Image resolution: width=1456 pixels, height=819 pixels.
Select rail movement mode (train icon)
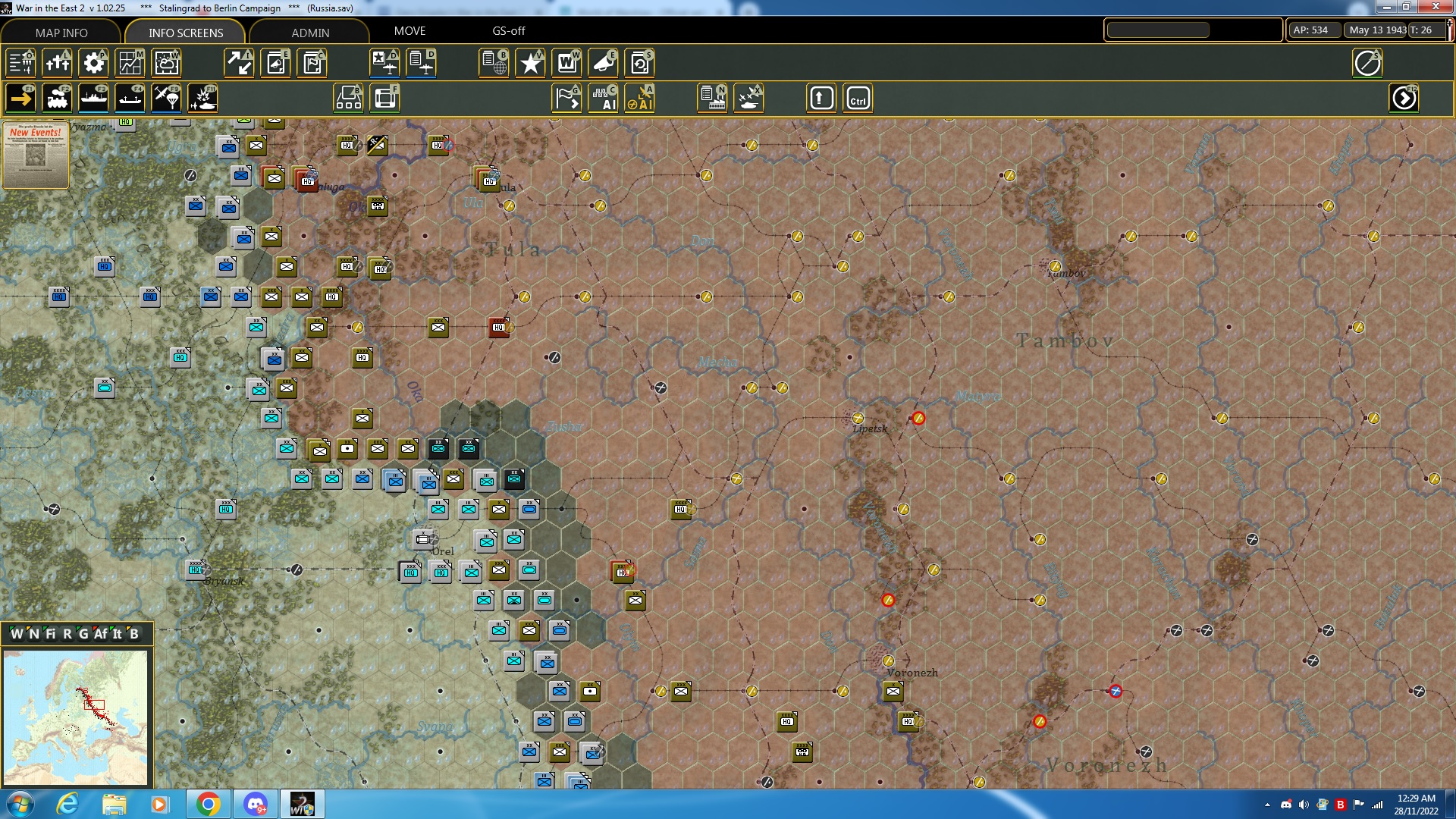[58, 98]
